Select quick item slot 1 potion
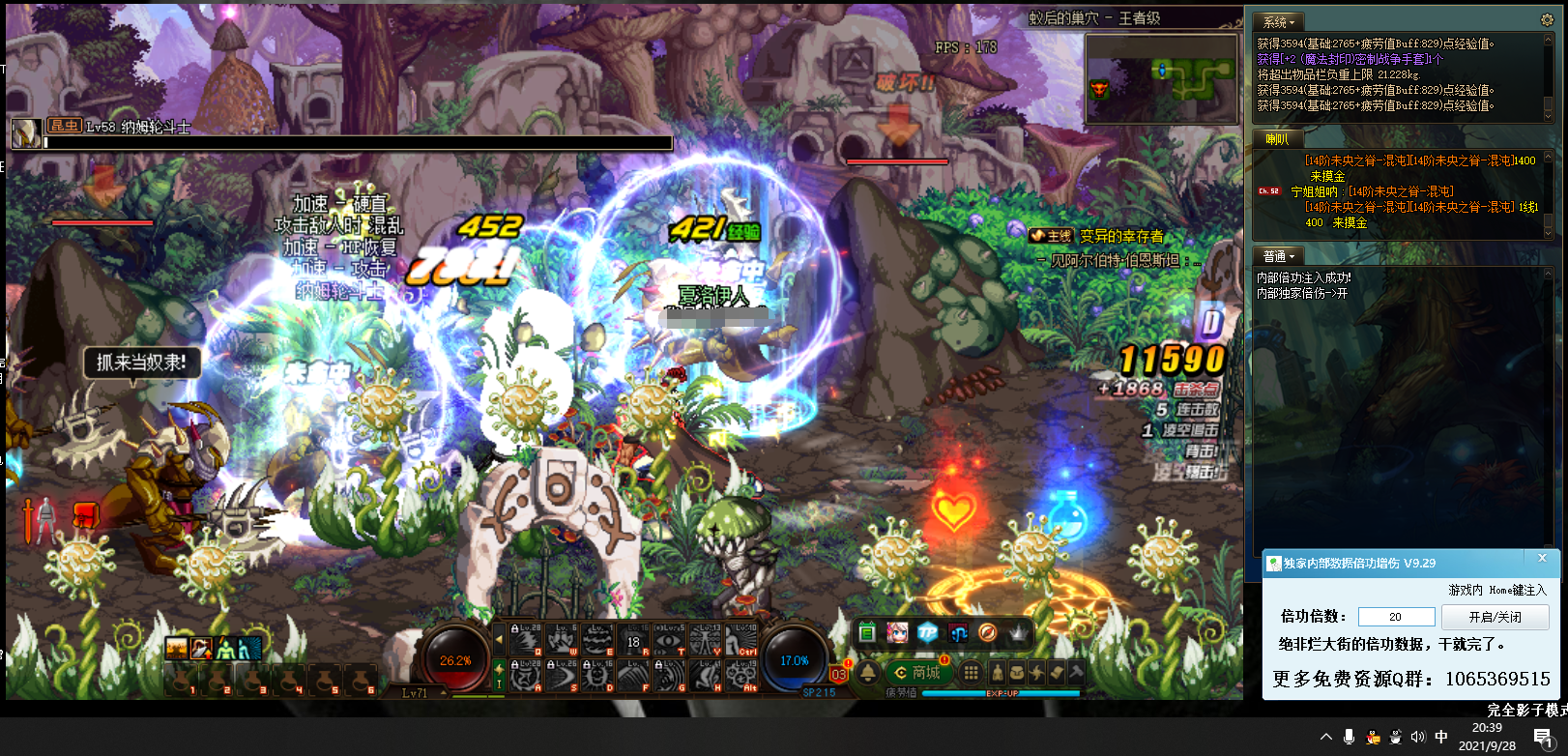The width and height of the screenshot is (1568, 756). [181, 681]
